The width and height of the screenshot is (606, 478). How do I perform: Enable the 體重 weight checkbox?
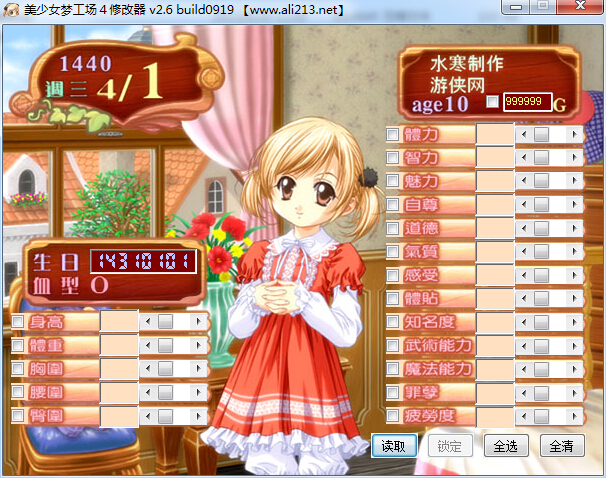tap(17, 345)
